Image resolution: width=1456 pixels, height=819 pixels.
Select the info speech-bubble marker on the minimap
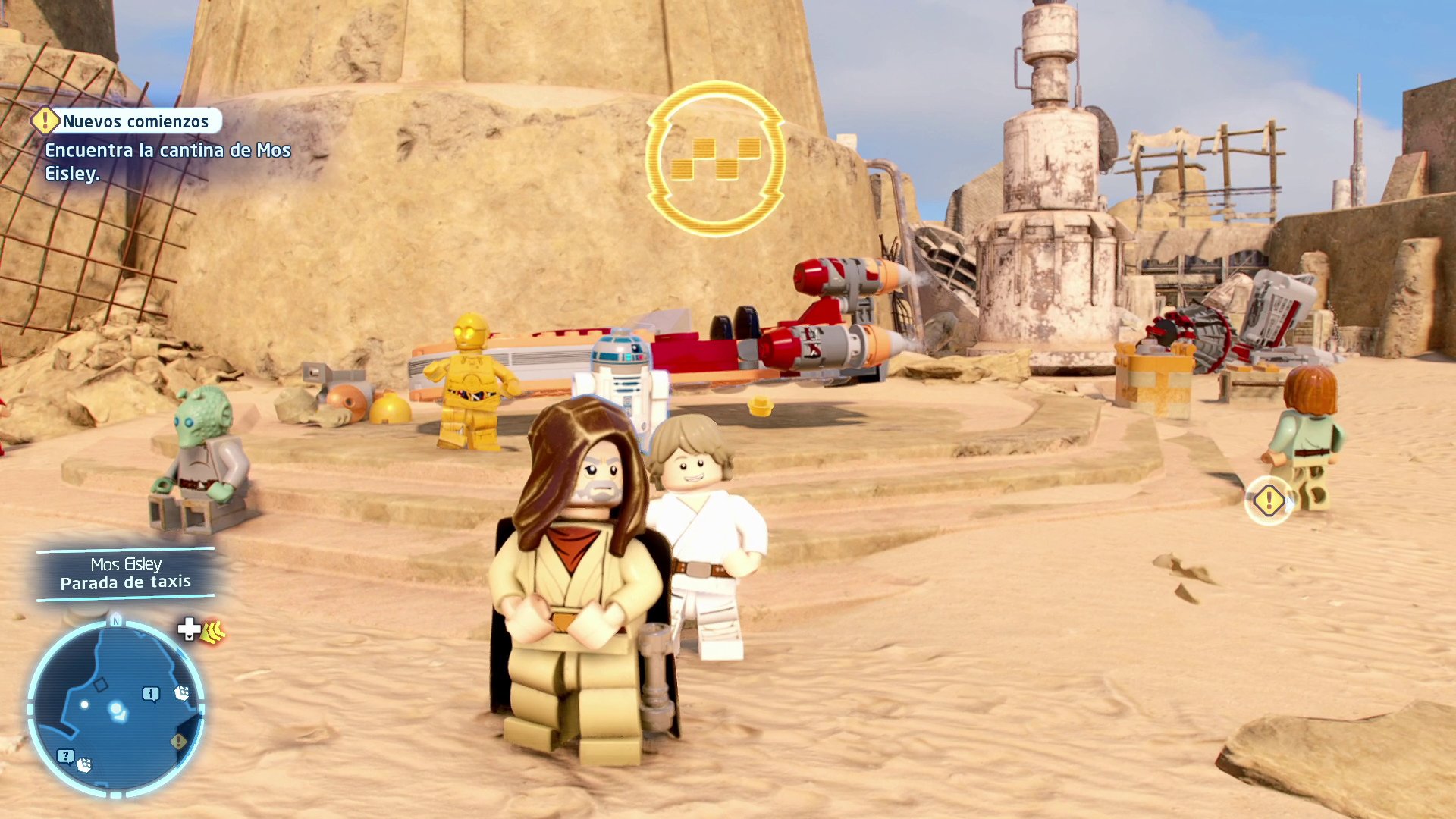click(x=151, y=692)
